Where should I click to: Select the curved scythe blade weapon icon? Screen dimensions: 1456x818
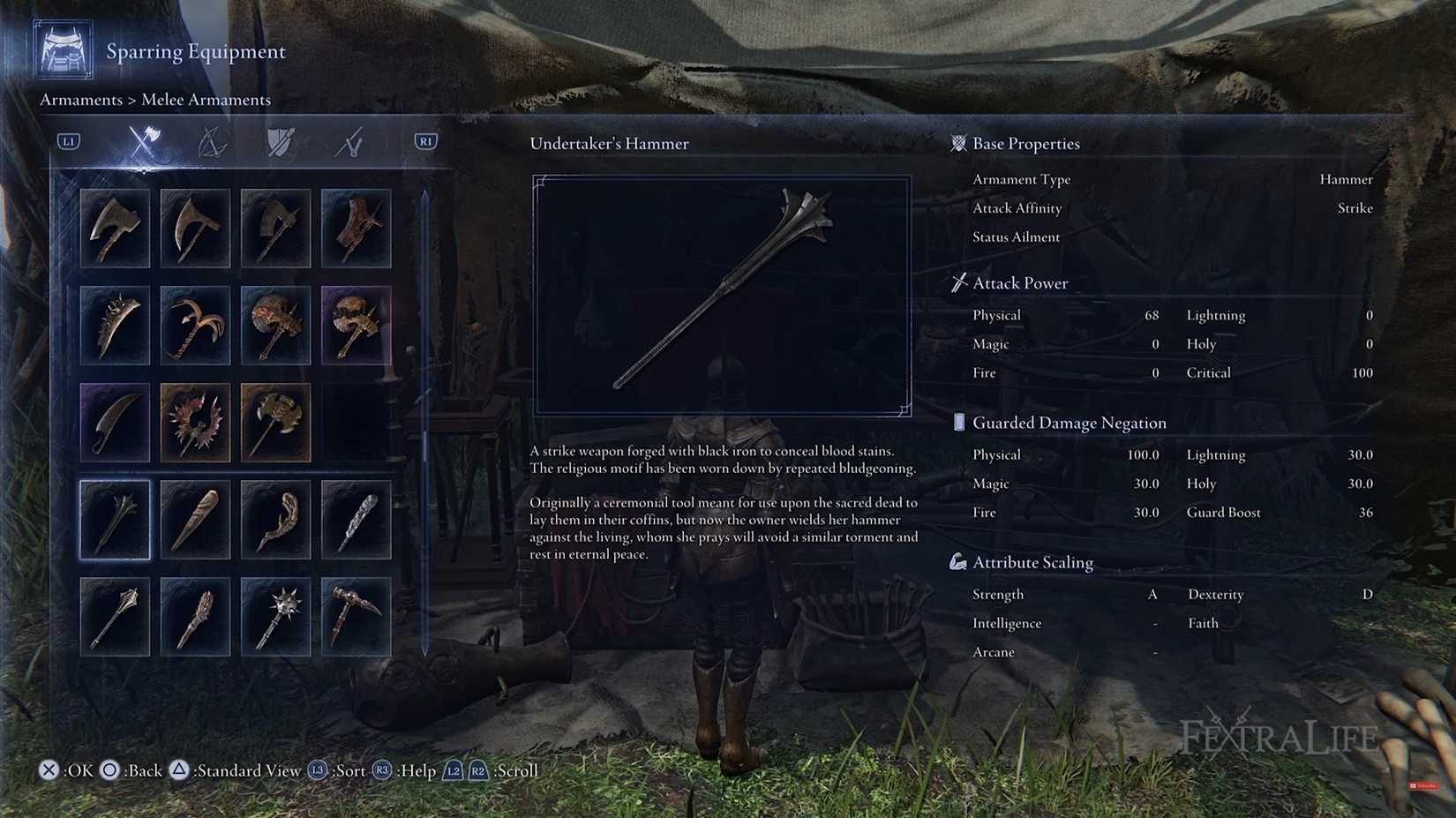115,423
